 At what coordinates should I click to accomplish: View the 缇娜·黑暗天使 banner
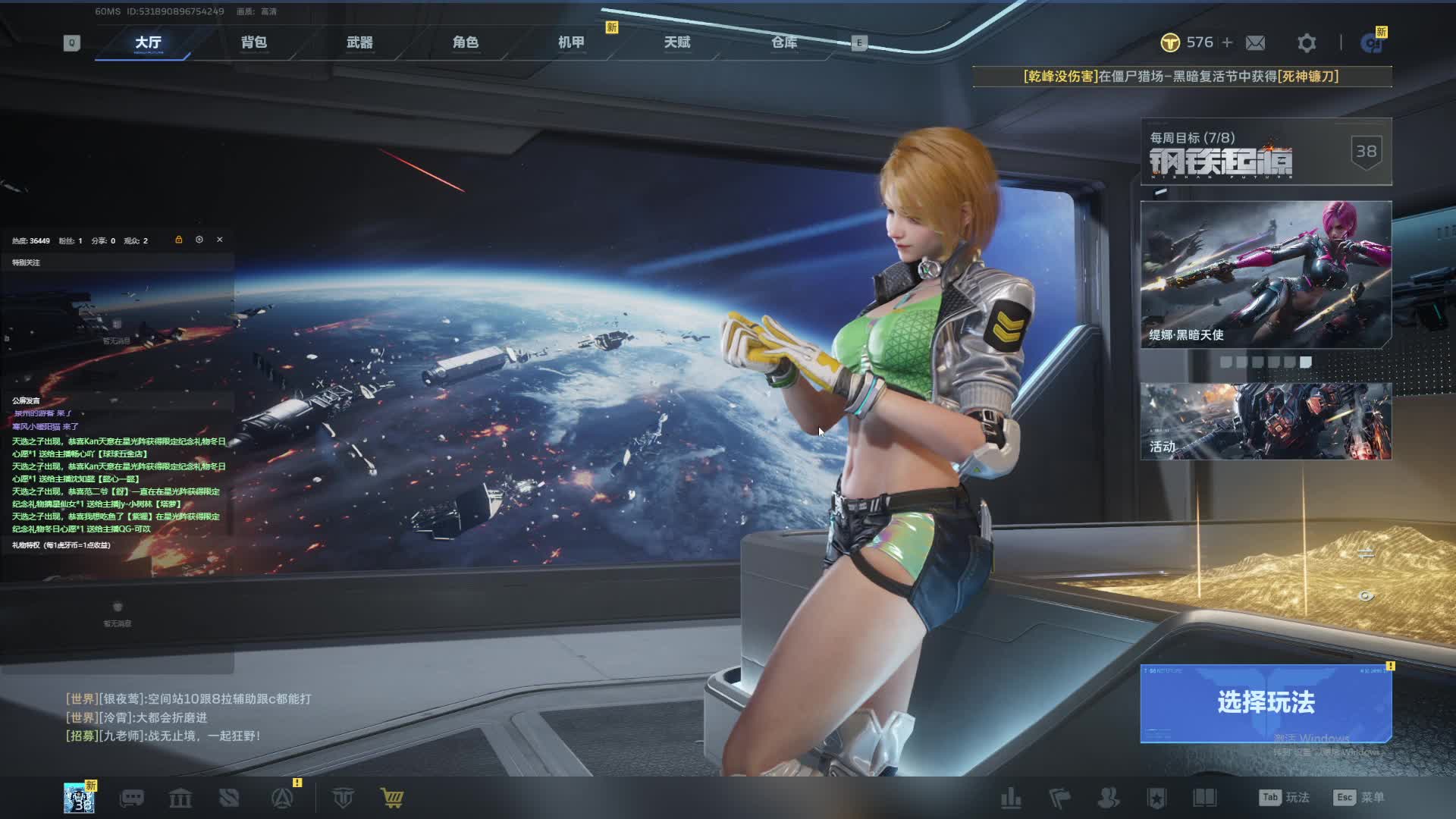point(1266,274)
